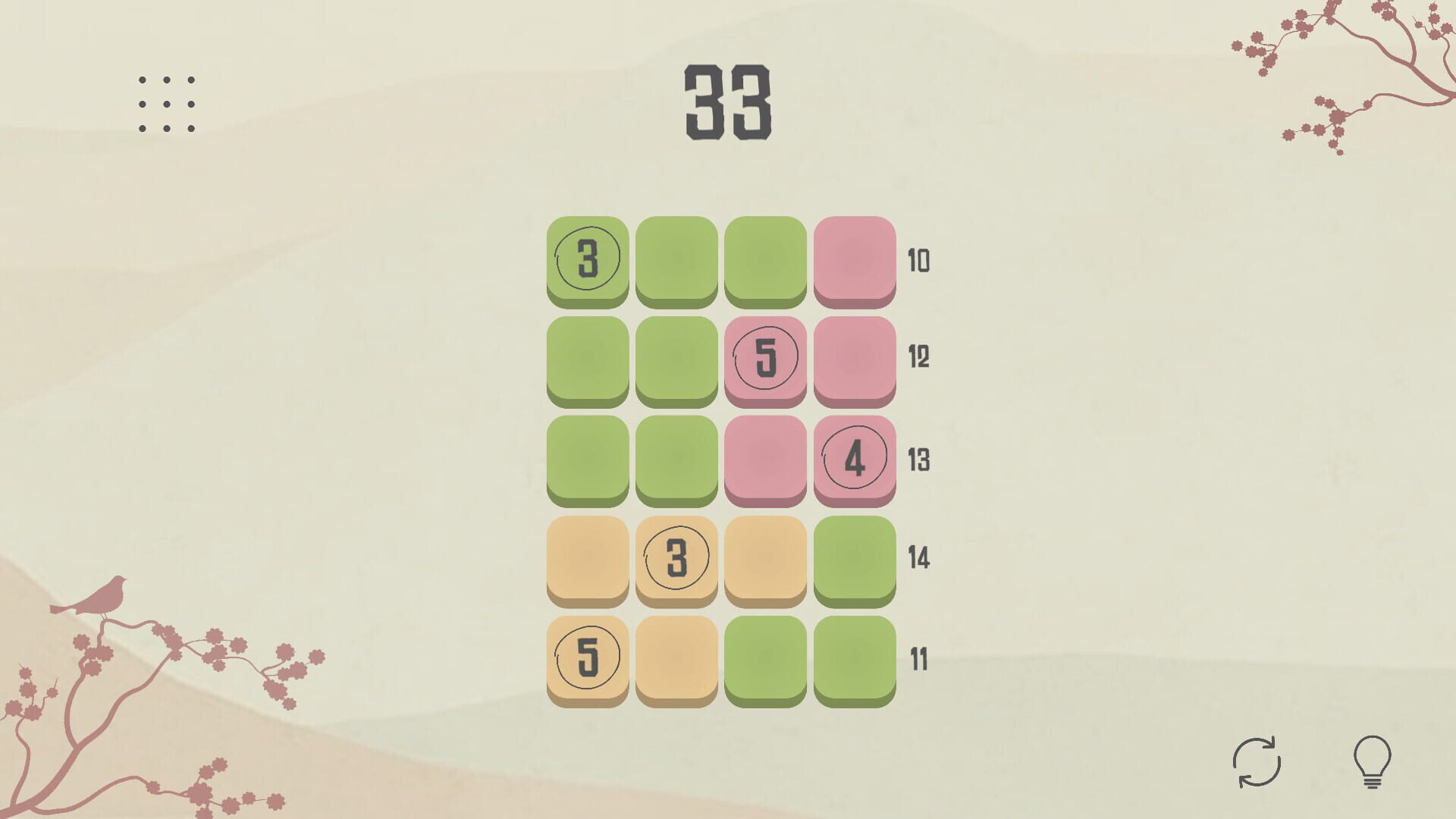Image resolution: width=1456 pixels, height=819 pixels.
Task: Click the score number 33
Action: [x=726, y=102]
